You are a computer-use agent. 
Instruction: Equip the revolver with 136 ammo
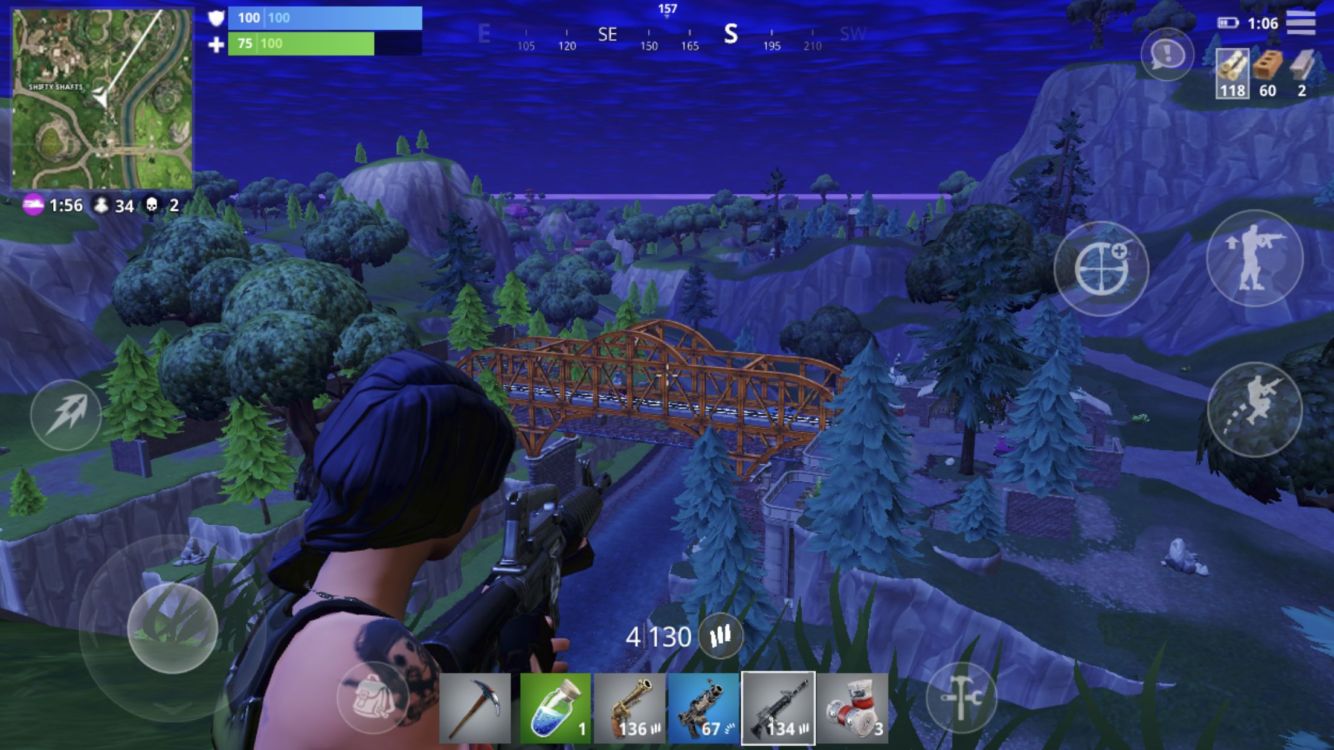[630, 708]
